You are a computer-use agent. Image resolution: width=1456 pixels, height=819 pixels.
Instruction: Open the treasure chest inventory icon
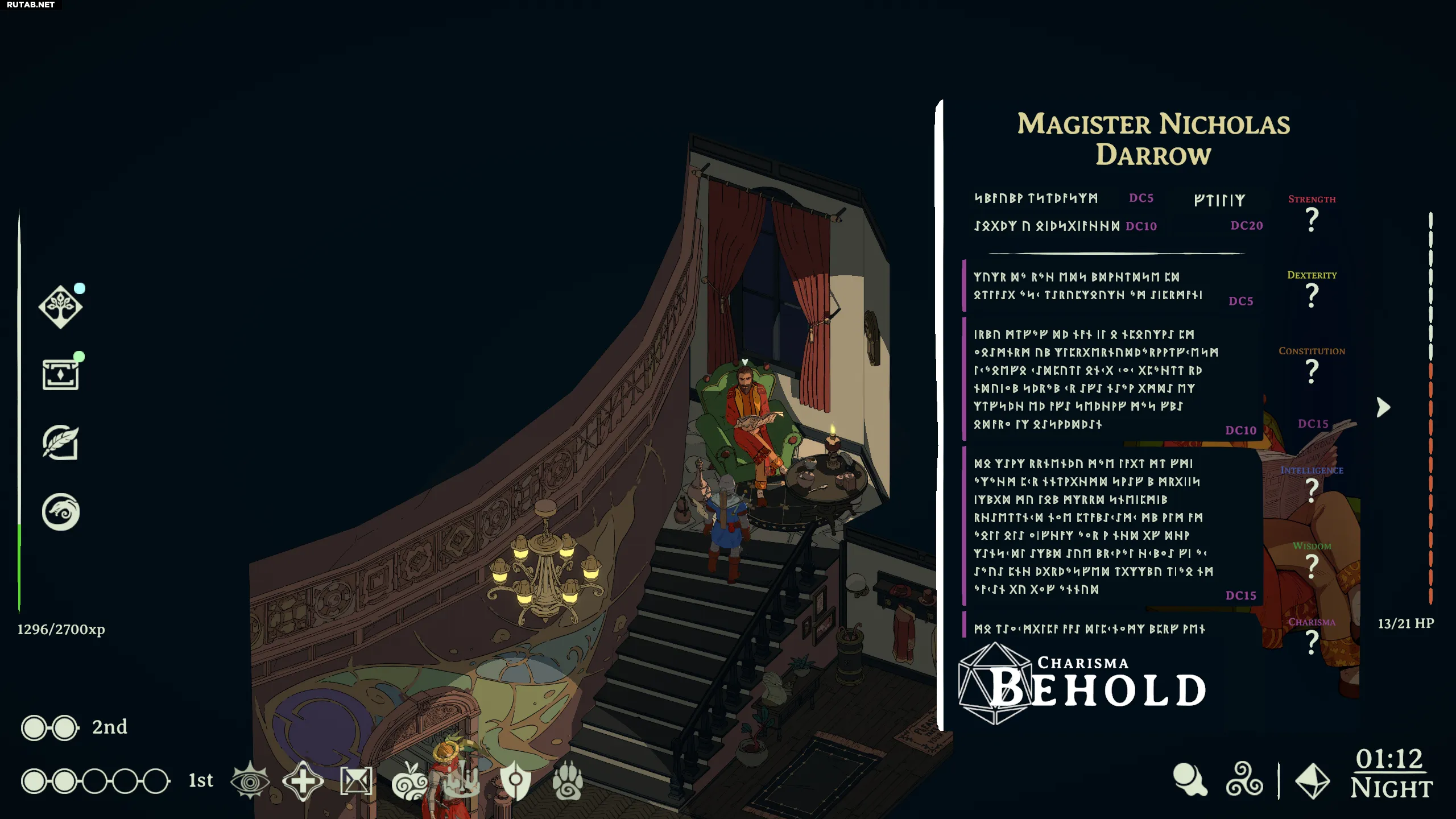(60, 374)
